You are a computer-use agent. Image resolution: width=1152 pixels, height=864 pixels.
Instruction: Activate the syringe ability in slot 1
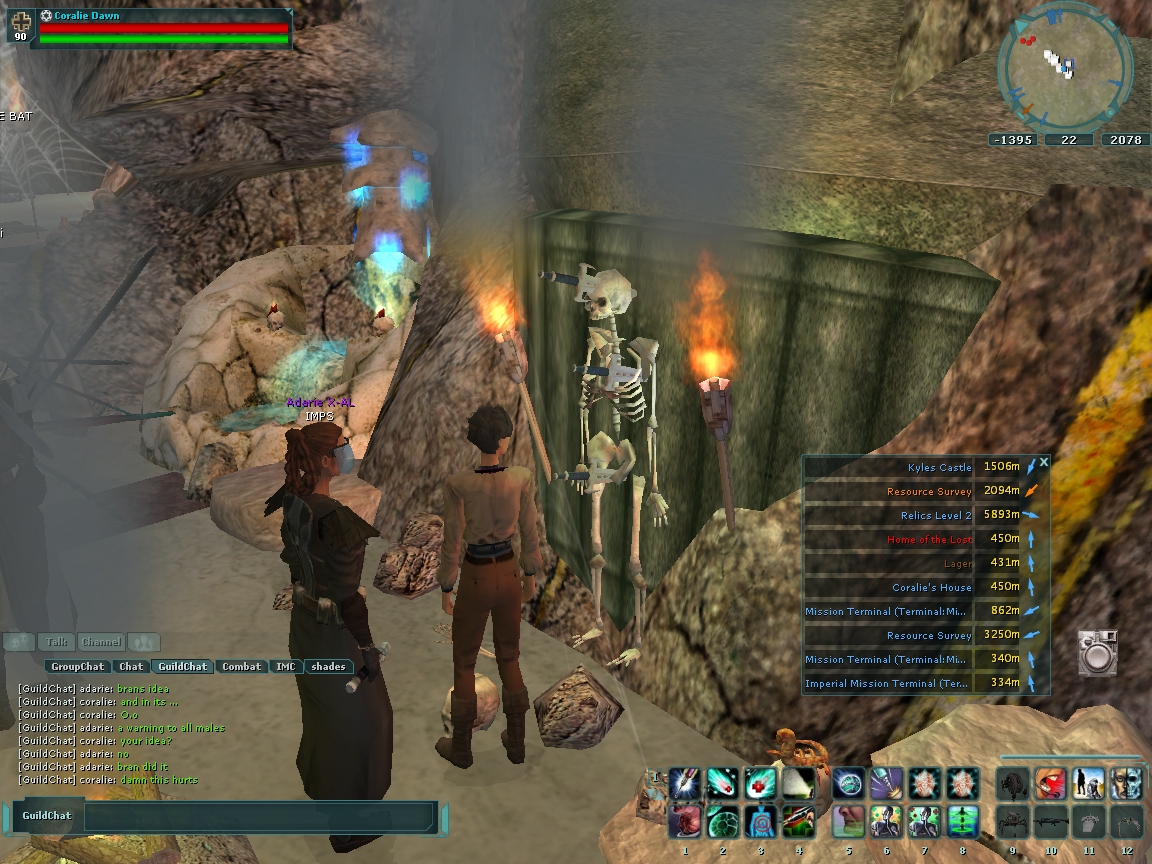[685, 782]
